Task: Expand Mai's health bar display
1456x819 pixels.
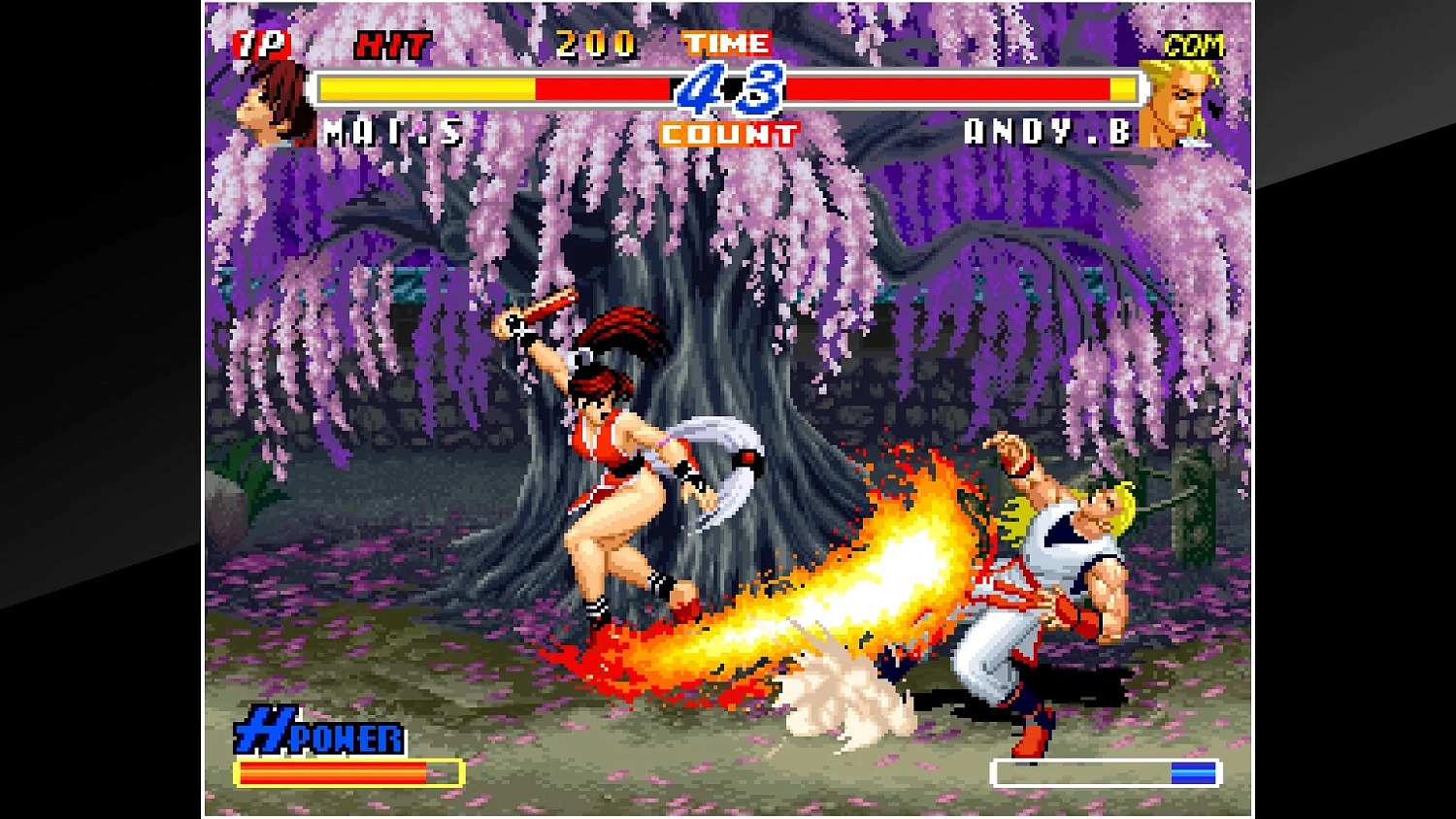Action: click(485, 88)
